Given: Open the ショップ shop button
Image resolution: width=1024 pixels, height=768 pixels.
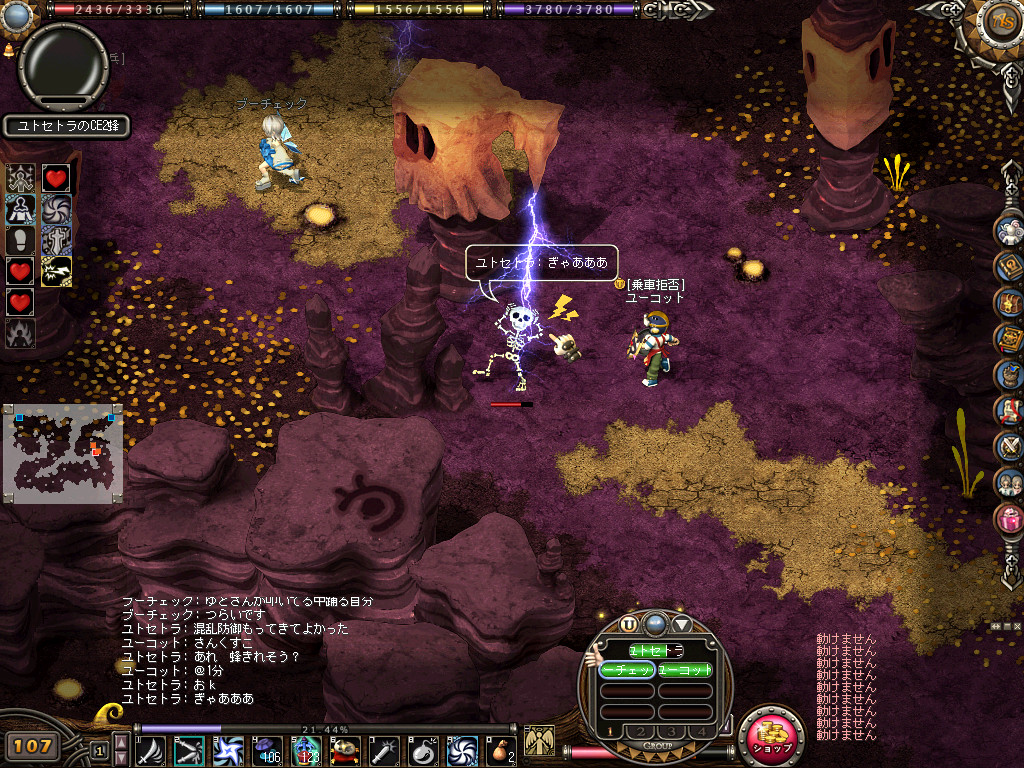Looking at the screenshot, I should pyautogui.click(x=770, y=741).
